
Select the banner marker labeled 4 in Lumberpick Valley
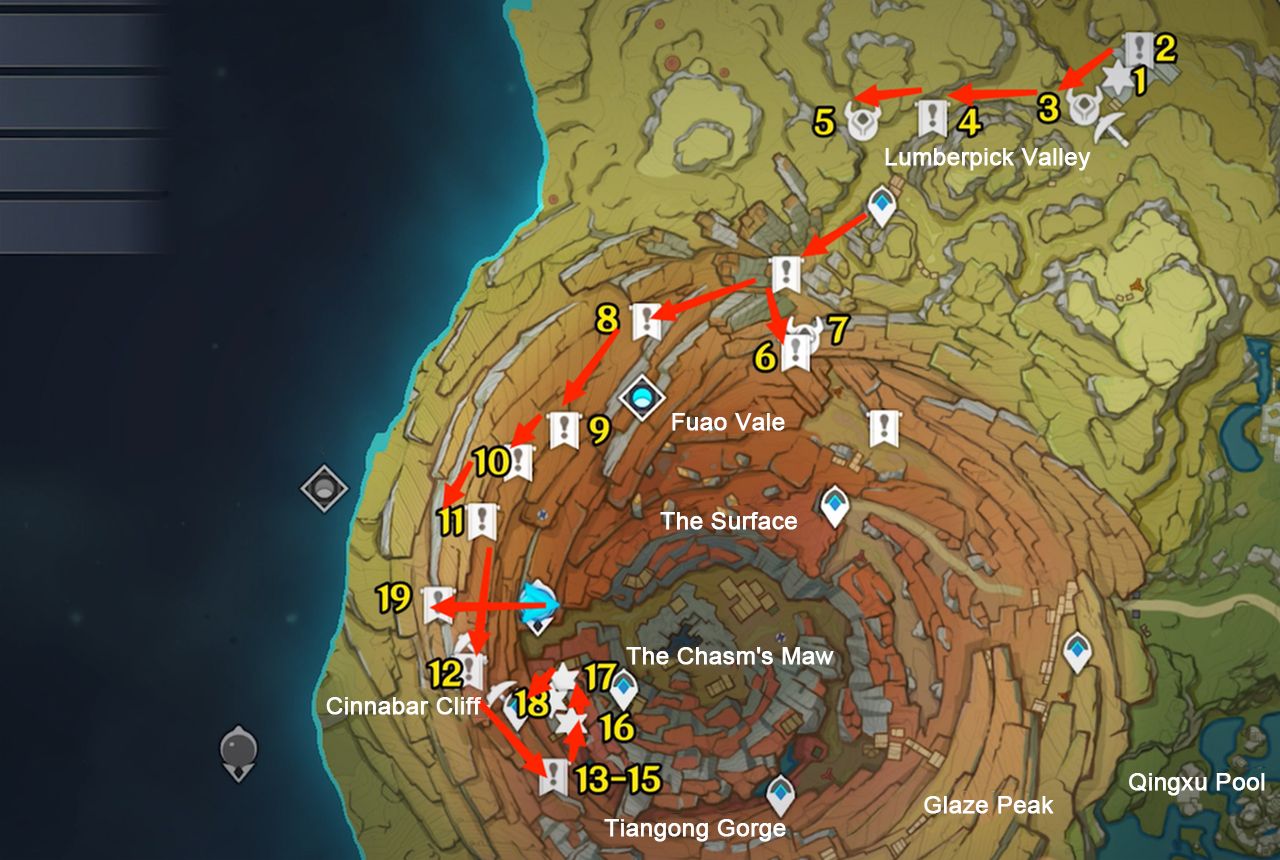pos(932,115)
